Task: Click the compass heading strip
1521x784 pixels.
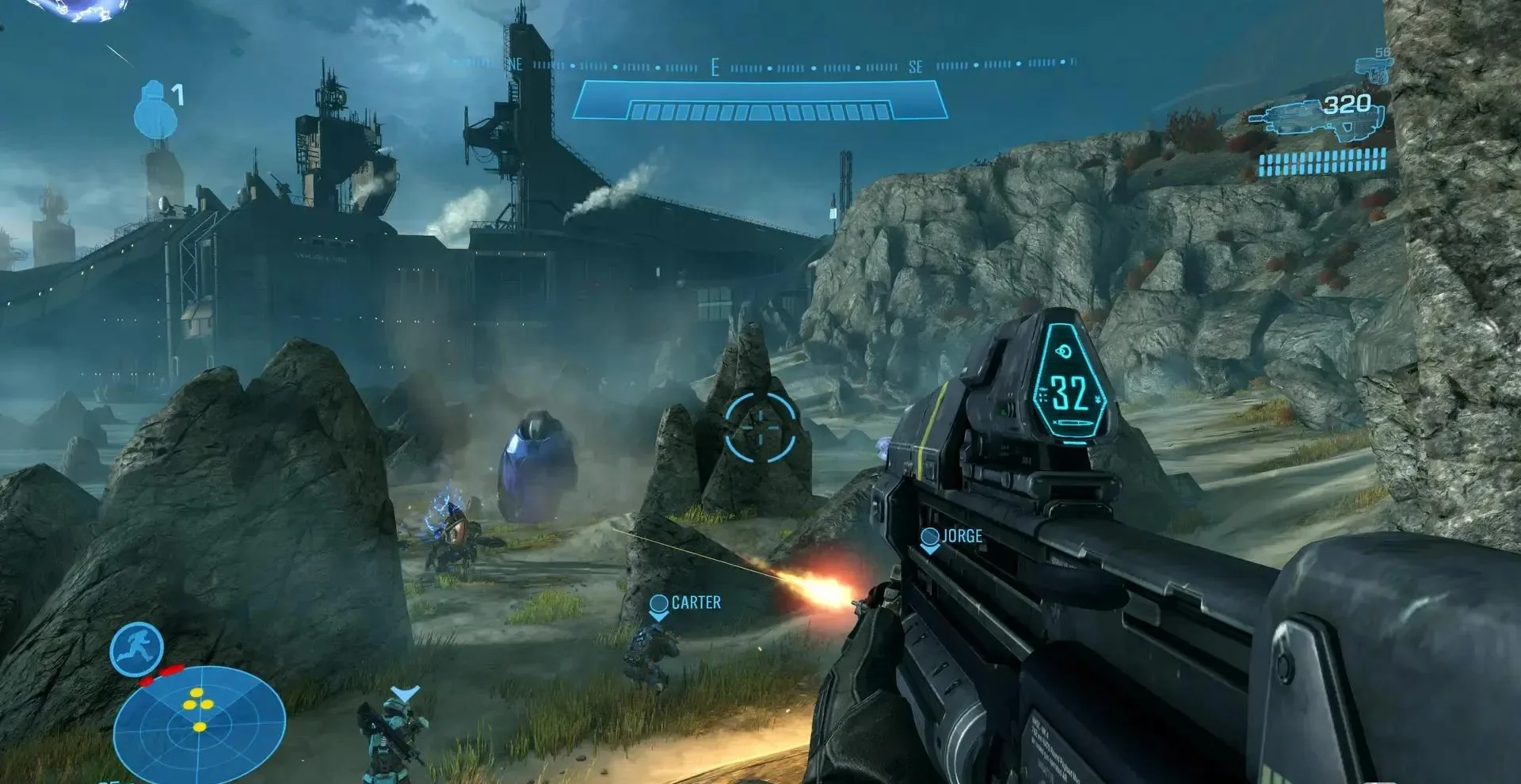Action: [760, 67]
